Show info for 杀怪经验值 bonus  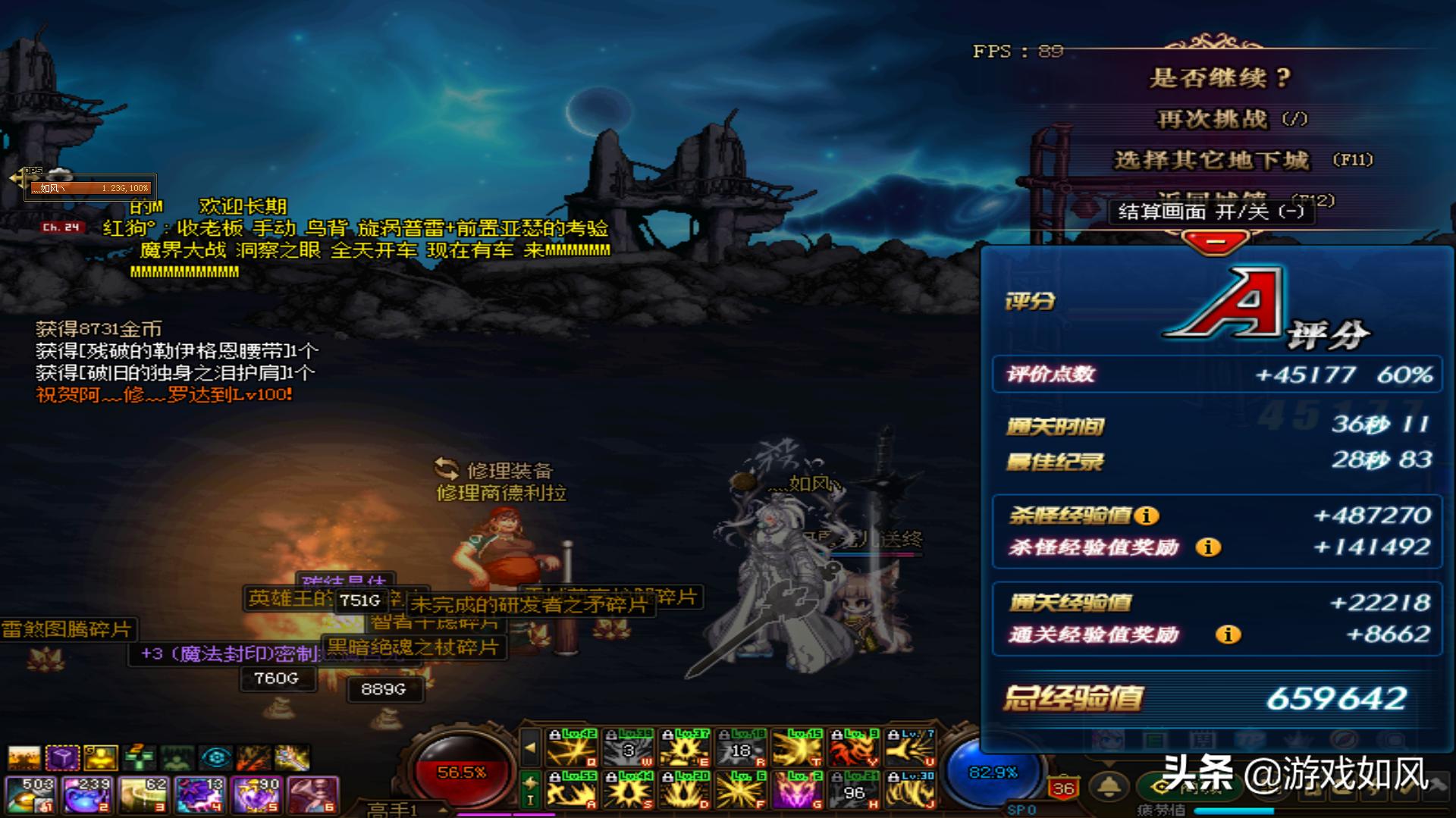pos(1147,516)
